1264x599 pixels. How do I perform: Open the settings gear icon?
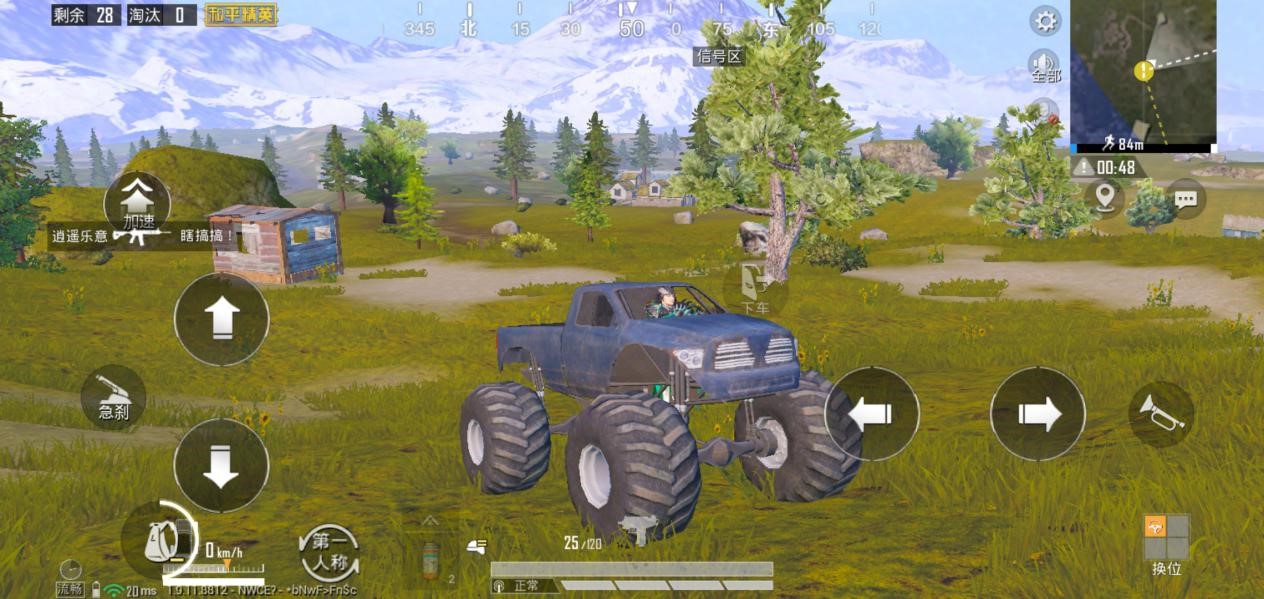[1046, 20]
